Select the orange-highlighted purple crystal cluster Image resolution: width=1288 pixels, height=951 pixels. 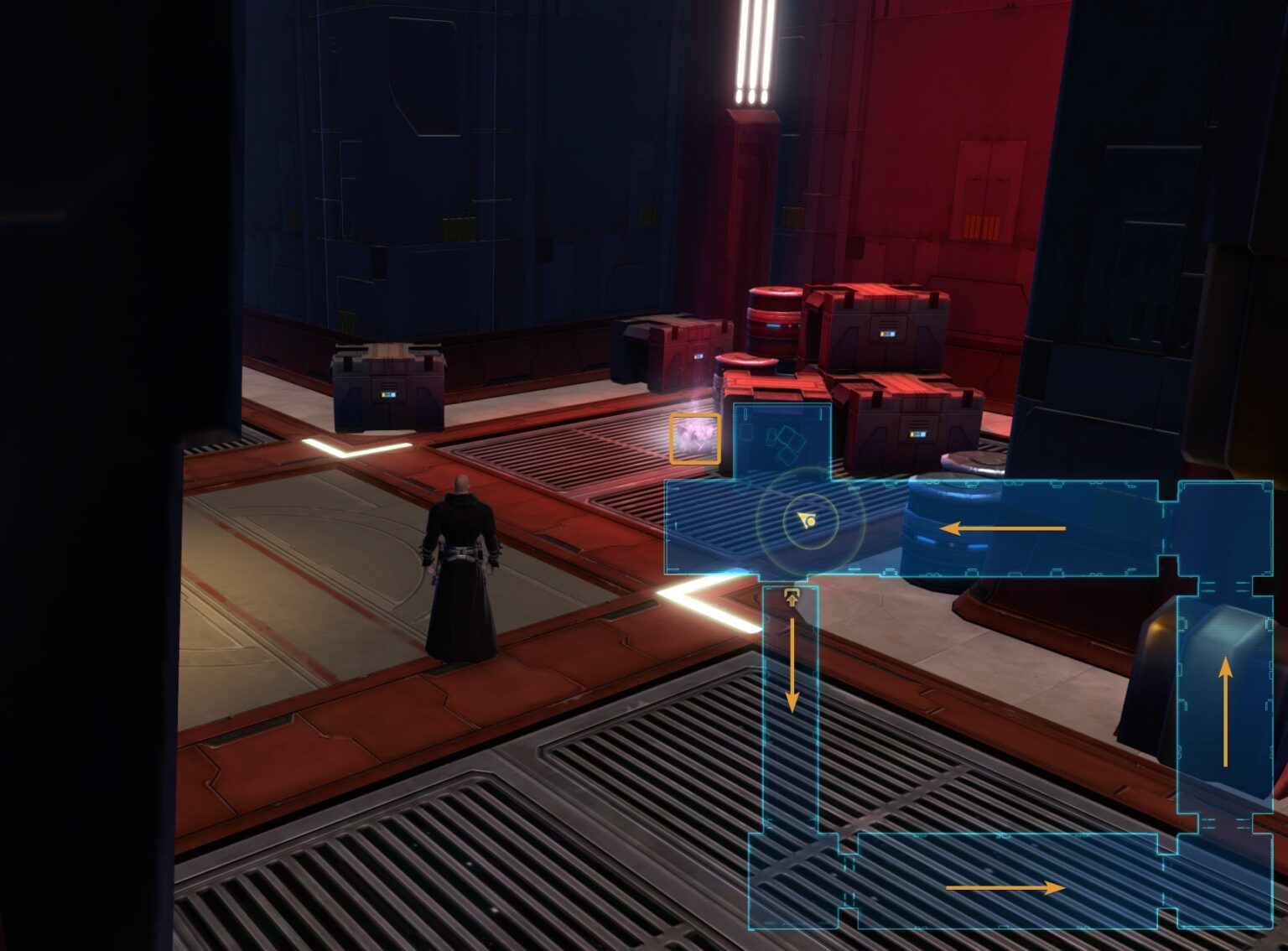(694, 439)
